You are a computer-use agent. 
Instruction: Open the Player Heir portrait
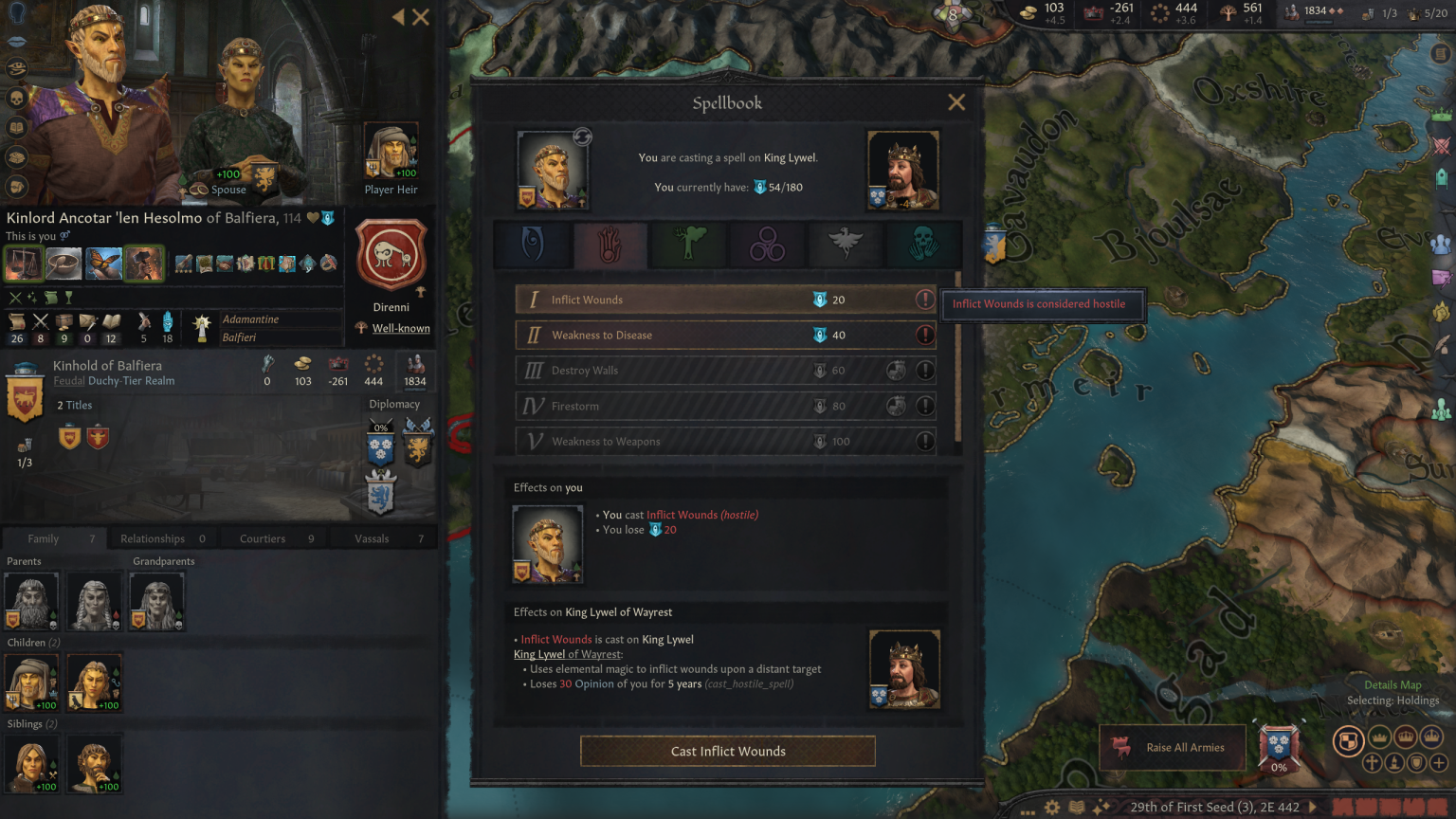(x=391, y=152)
